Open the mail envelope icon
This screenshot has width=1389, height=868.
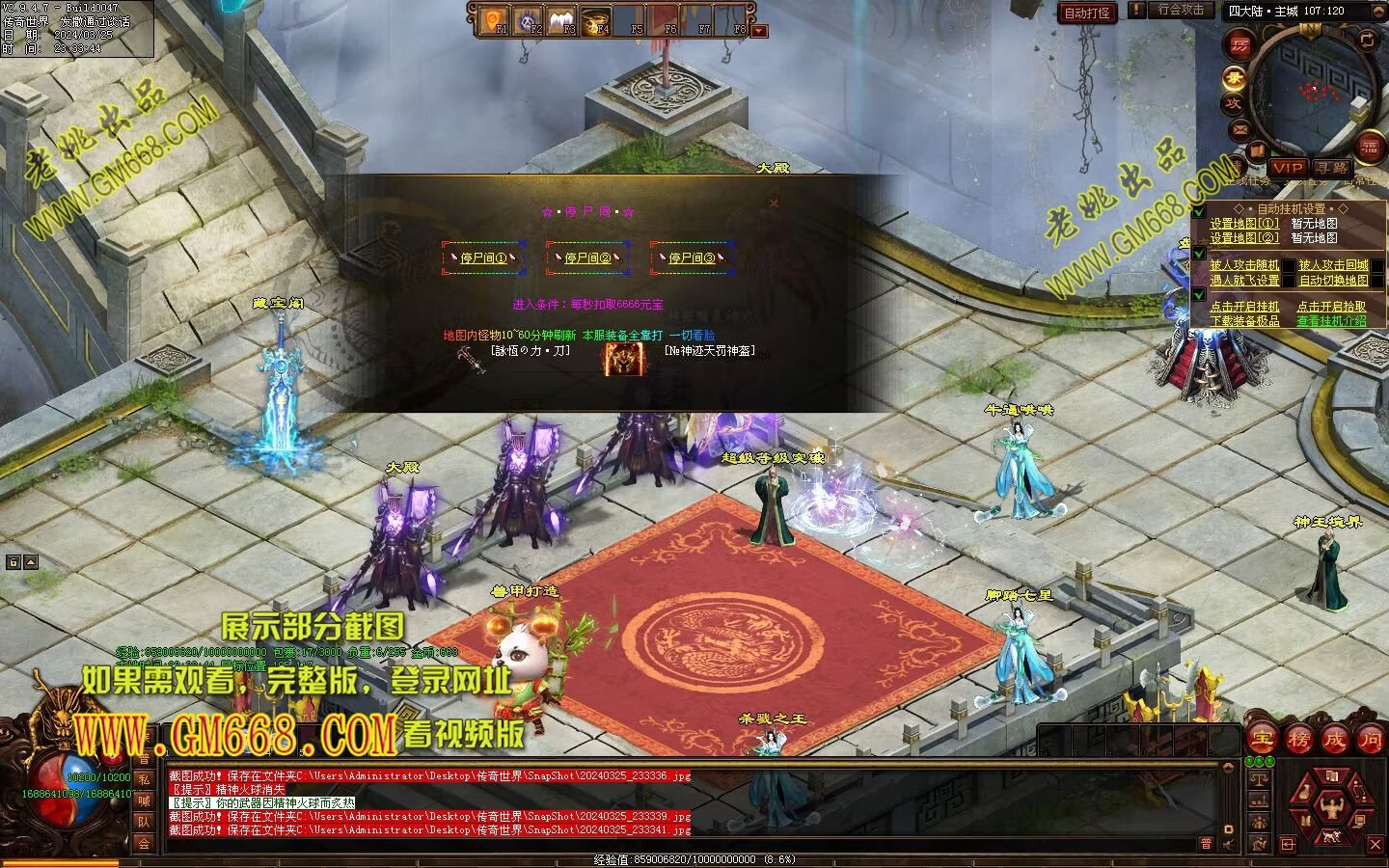(x=1239, y=129)
